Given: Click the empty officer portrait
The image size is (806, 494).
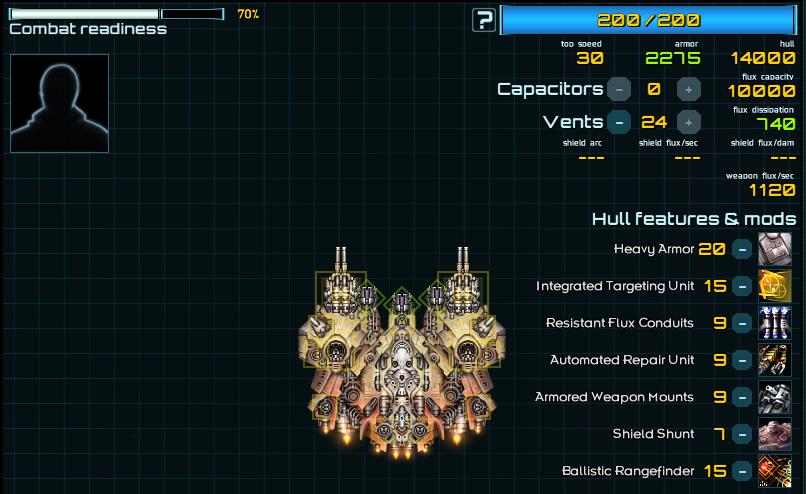Looking at the screenshot, I should 59,103.
